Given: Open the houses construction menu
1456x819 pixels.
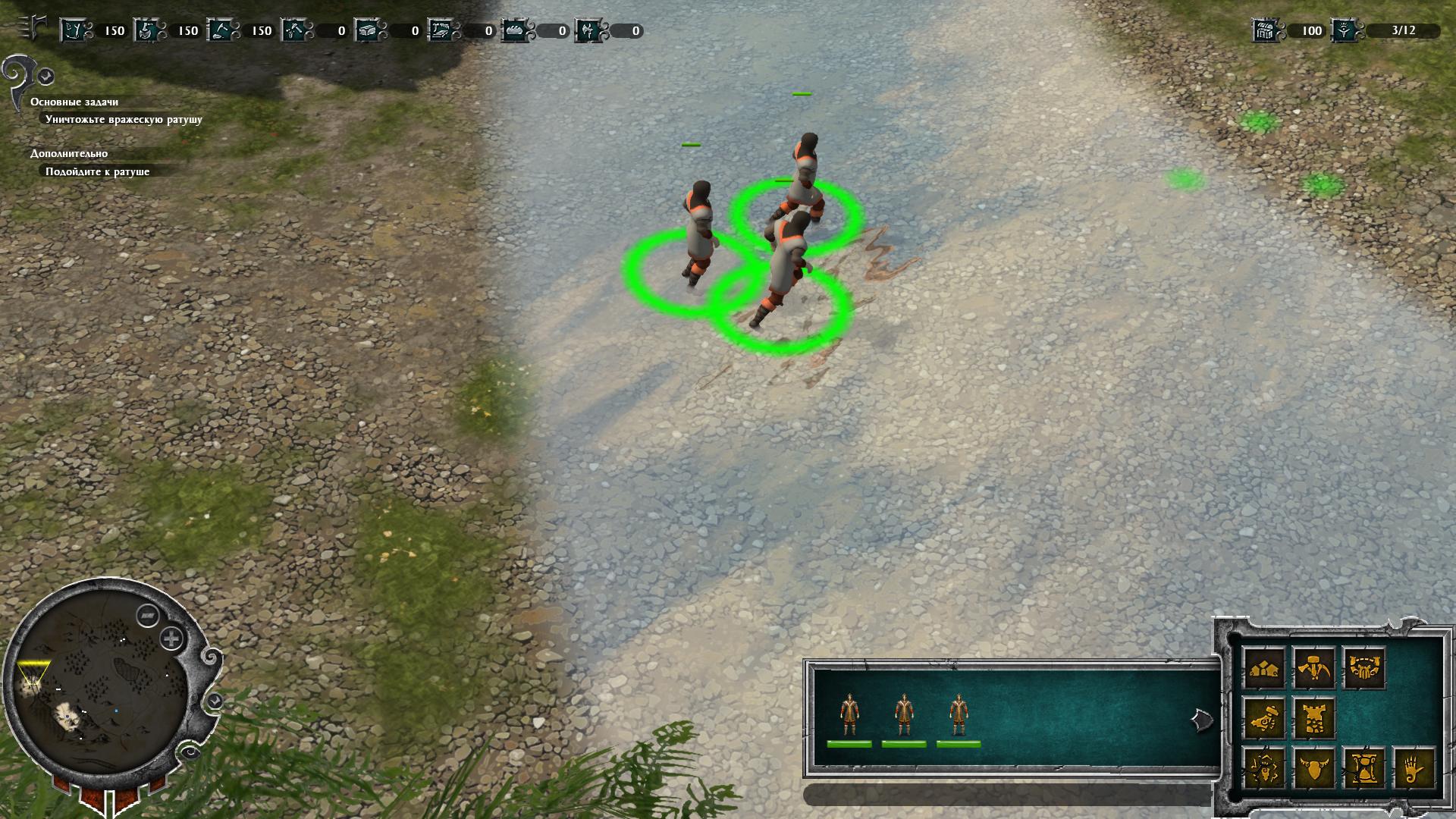Looking at the screenshot, I should pos(1264,669).
